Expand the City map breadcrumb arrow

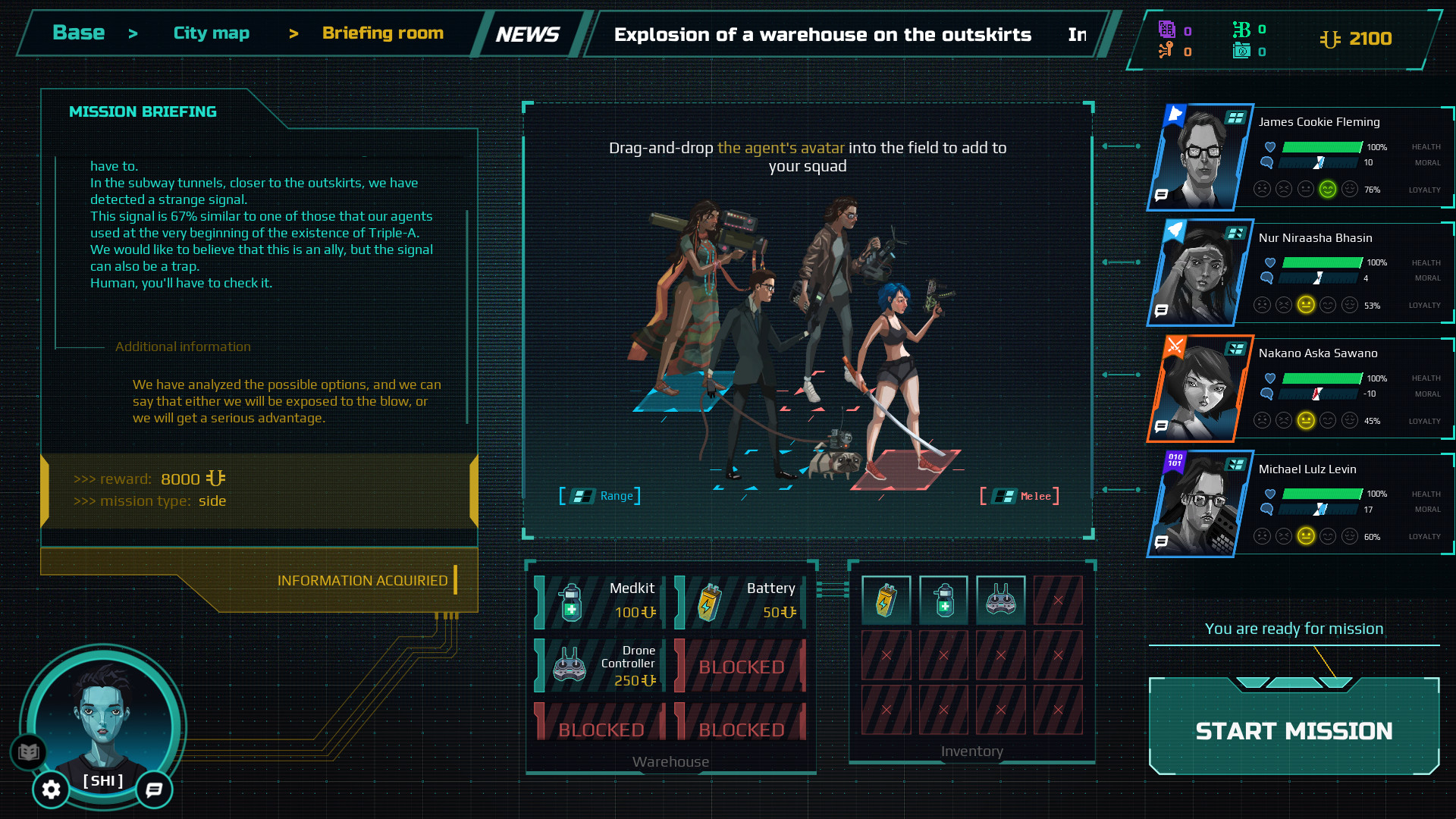pos(293,34)
